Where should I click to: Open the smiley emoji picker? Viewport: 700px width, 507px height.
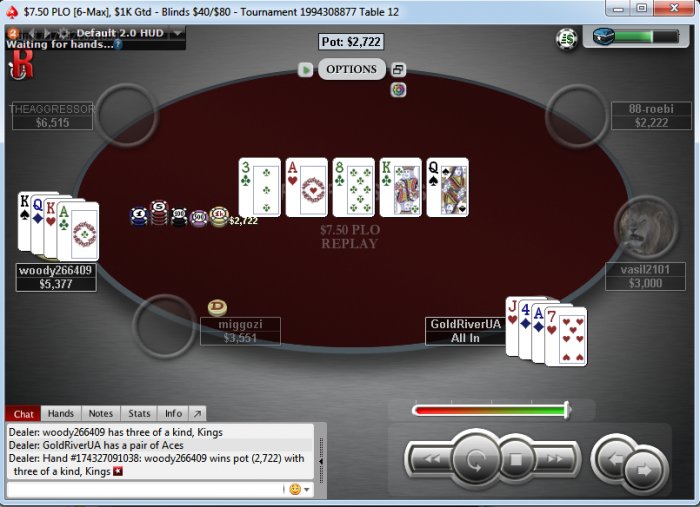(295, 489)
